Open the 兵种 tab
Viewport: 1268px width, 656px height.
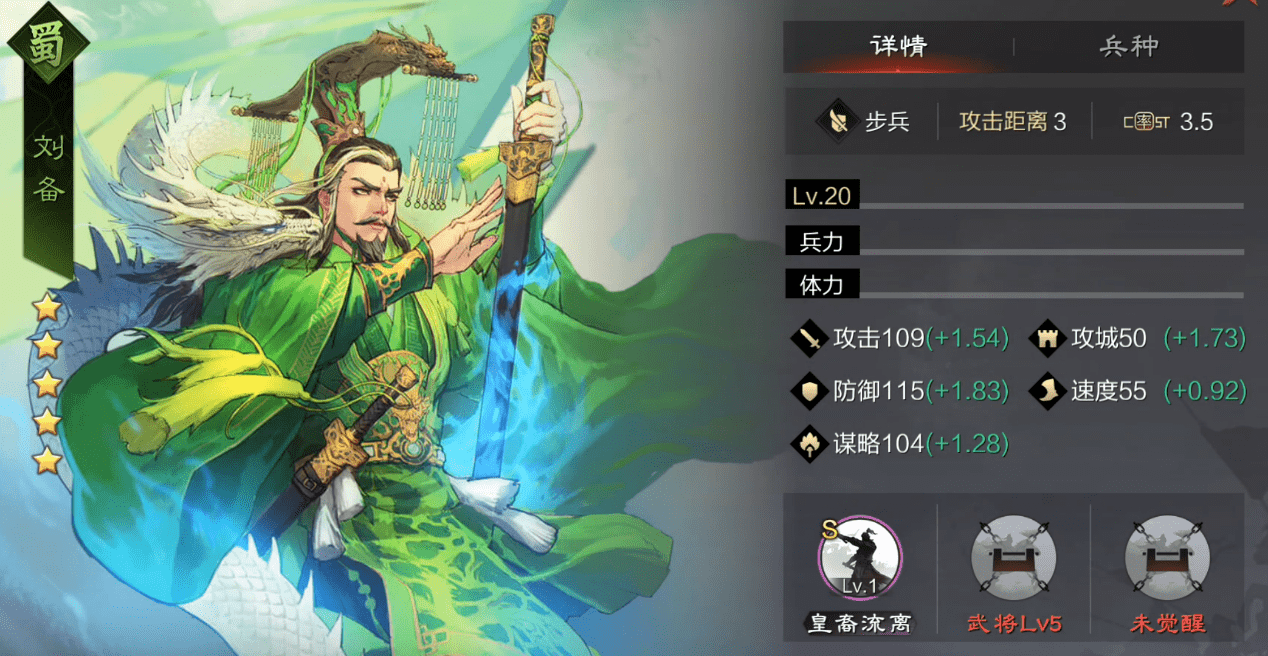pos(1129,46)
